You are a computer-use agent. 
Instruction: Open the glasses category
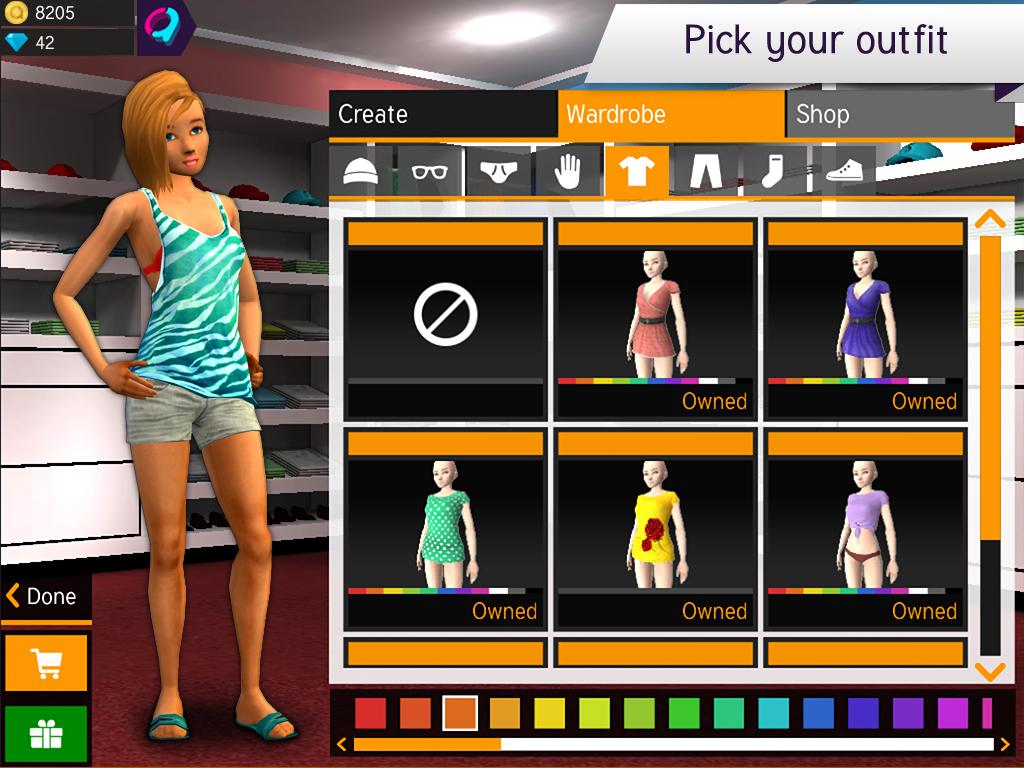(430, 171)
